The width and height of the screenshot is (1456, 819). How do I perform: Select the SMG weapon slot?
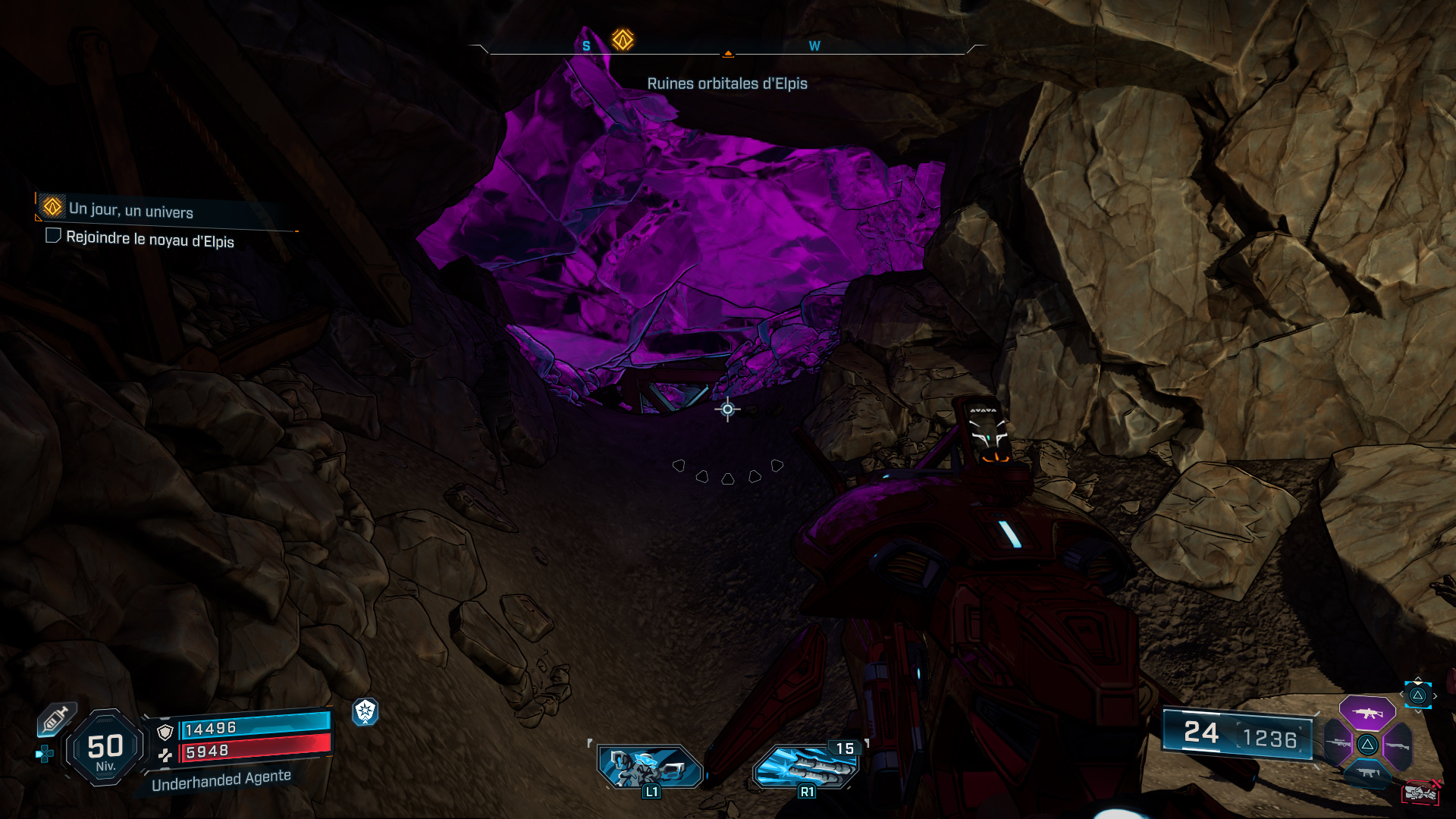(x=1369, y=772)
